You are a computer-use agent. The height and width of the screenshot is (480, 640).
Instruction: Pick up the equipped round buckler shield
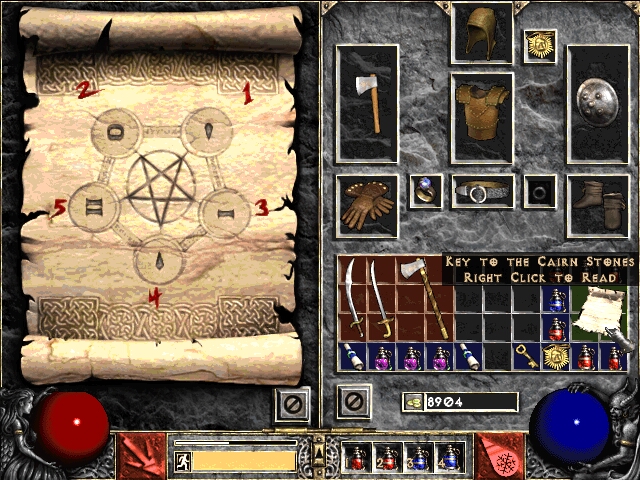pos(597,103)
